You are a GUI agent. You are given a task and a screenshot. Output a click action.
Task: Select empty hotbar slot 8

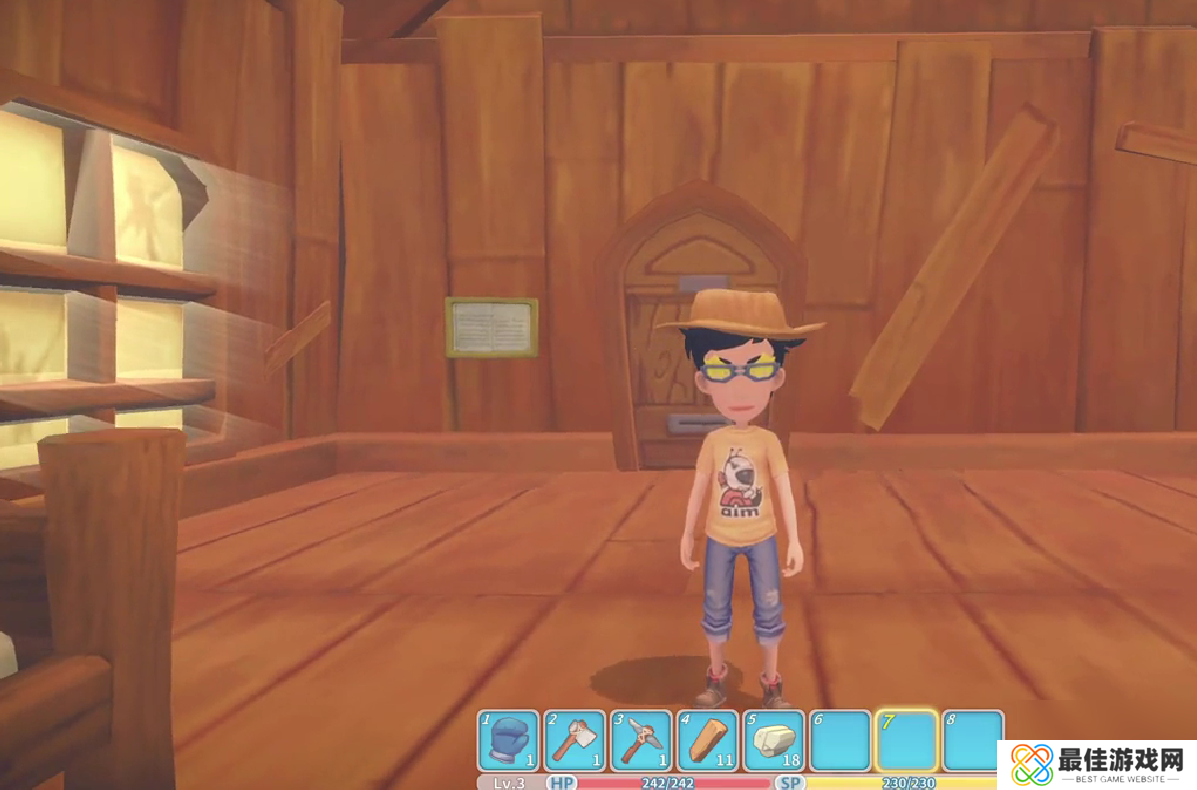coord(972,741)
